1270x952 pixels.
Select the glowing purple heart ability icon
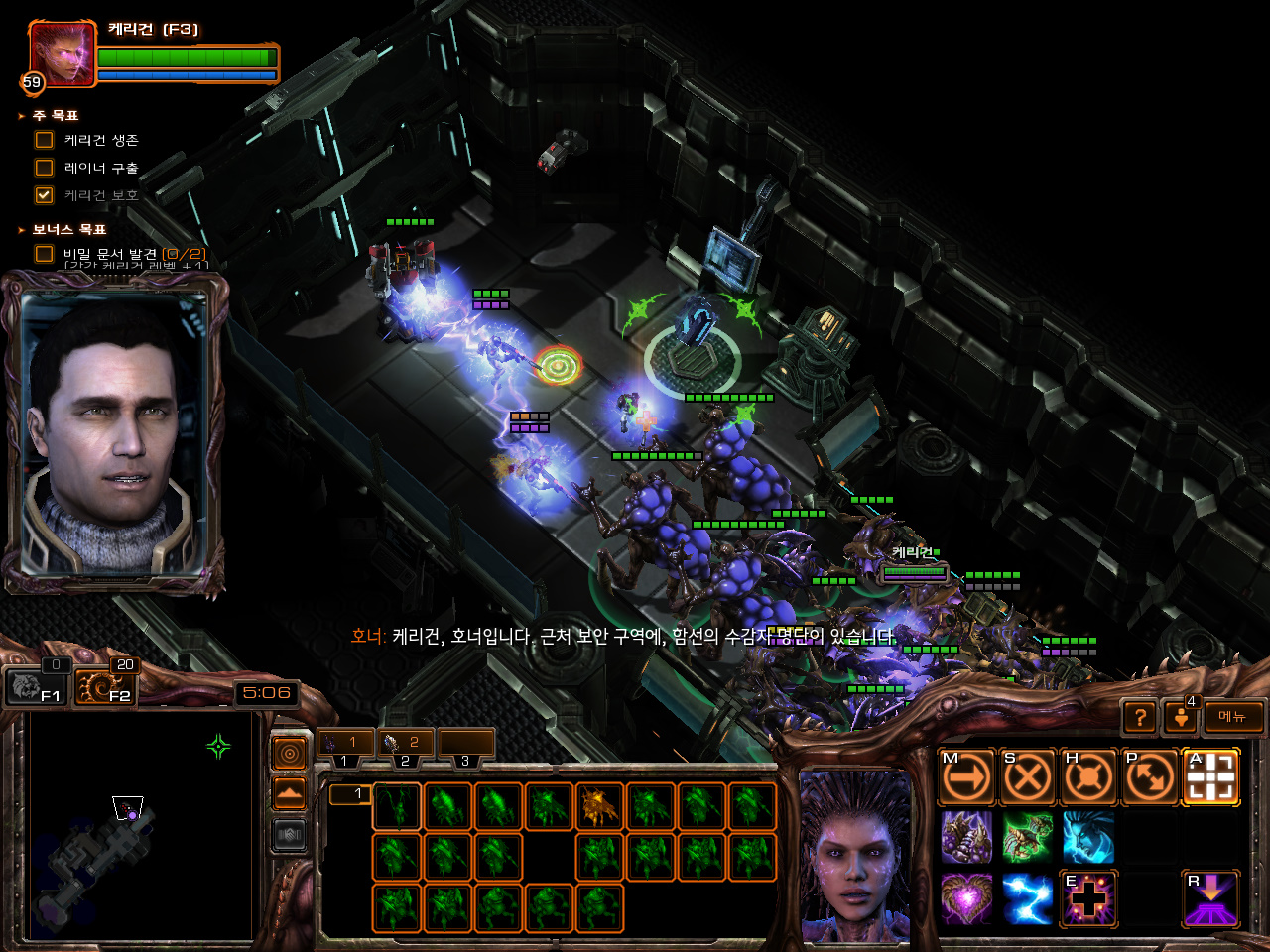(966, 898)
